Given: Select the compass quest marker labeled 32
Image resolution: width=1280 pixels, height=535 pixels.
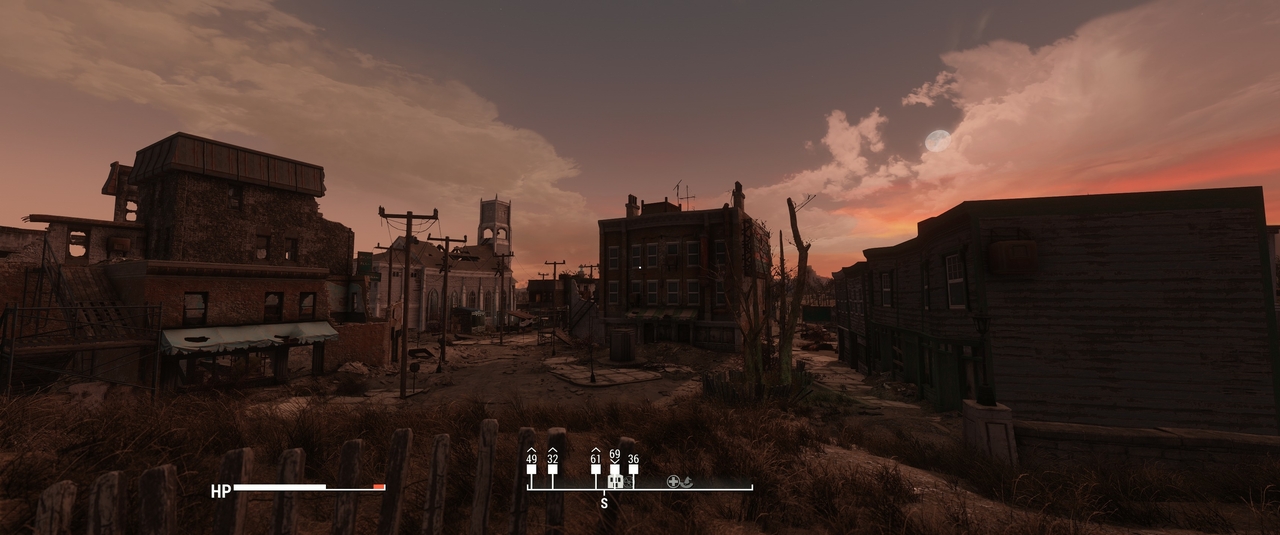Looking at the screenshot, I should [x=552, y=468].
